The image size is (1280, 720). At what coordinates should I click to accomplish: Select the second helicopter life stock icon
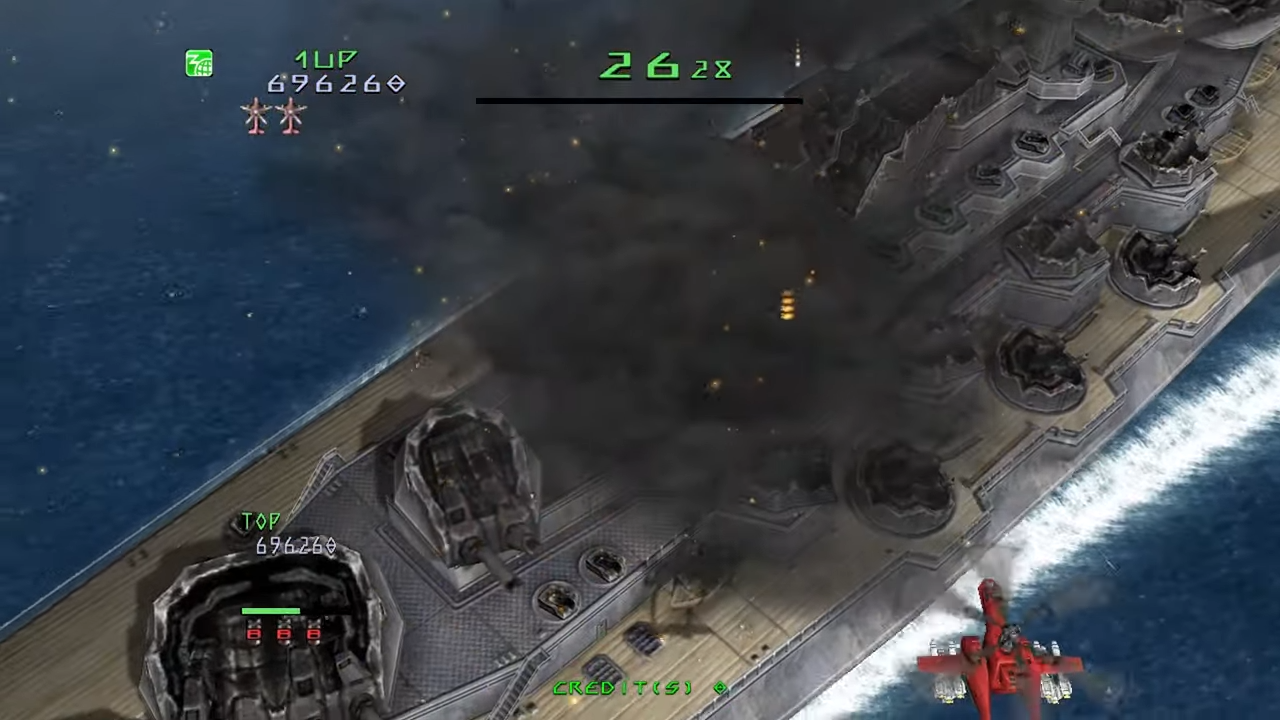click(289, 117)
